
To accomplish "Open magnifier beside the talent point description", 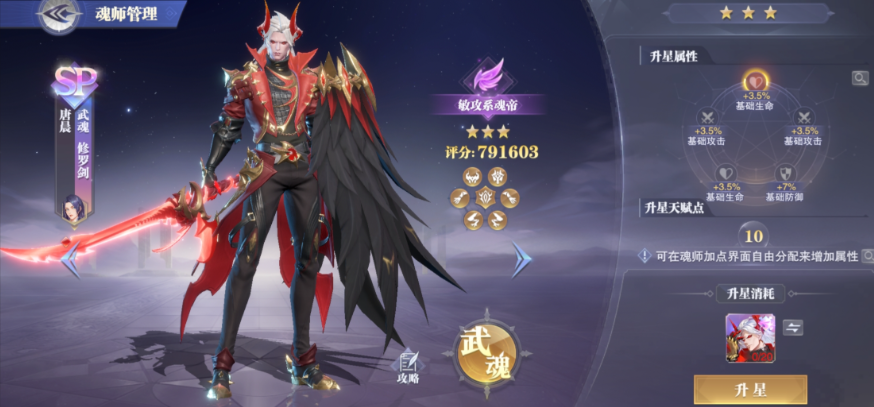I will (866, 256).
